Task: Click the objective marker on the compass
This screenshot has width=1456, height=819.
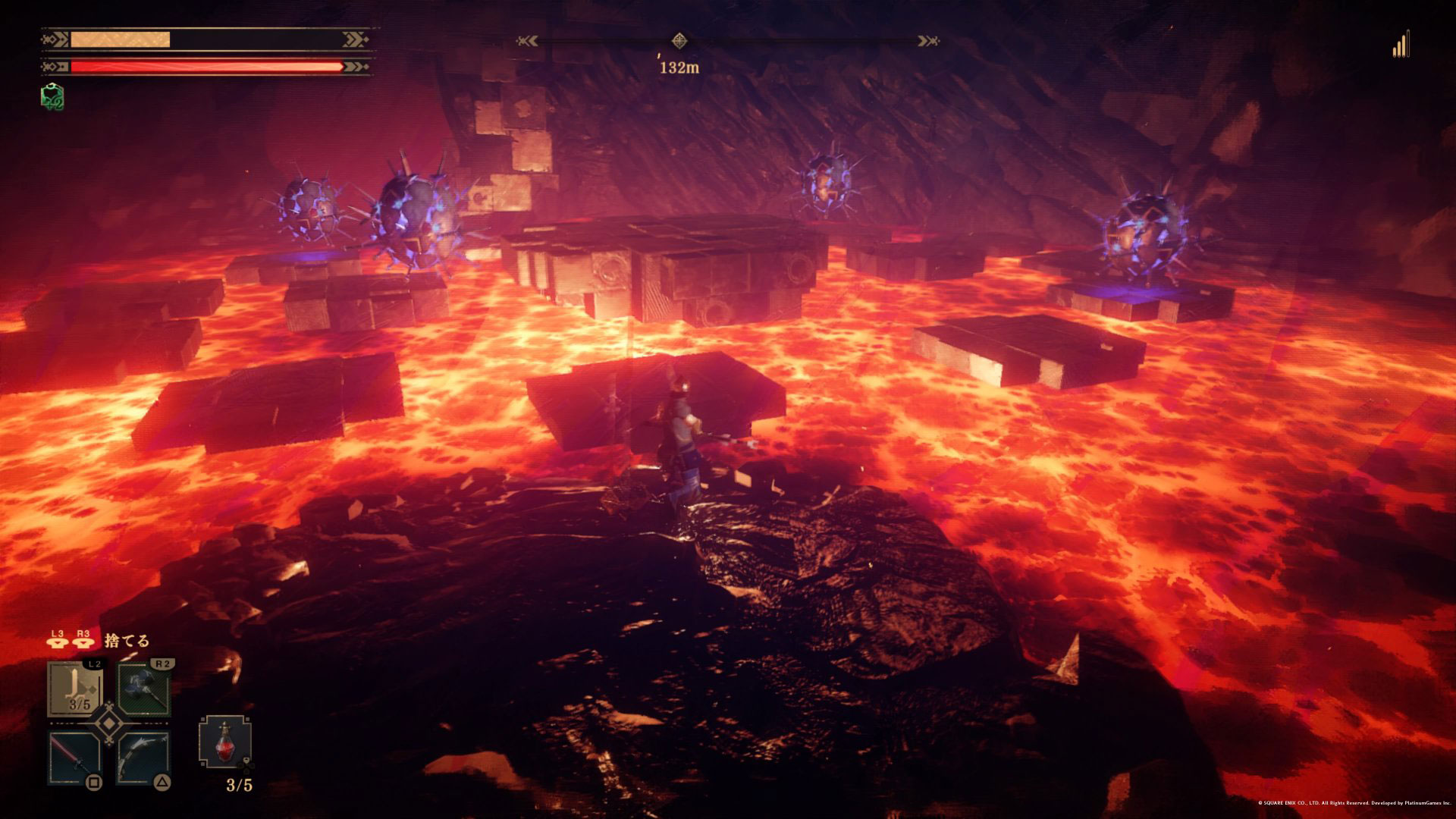Action: click(679, 41)
